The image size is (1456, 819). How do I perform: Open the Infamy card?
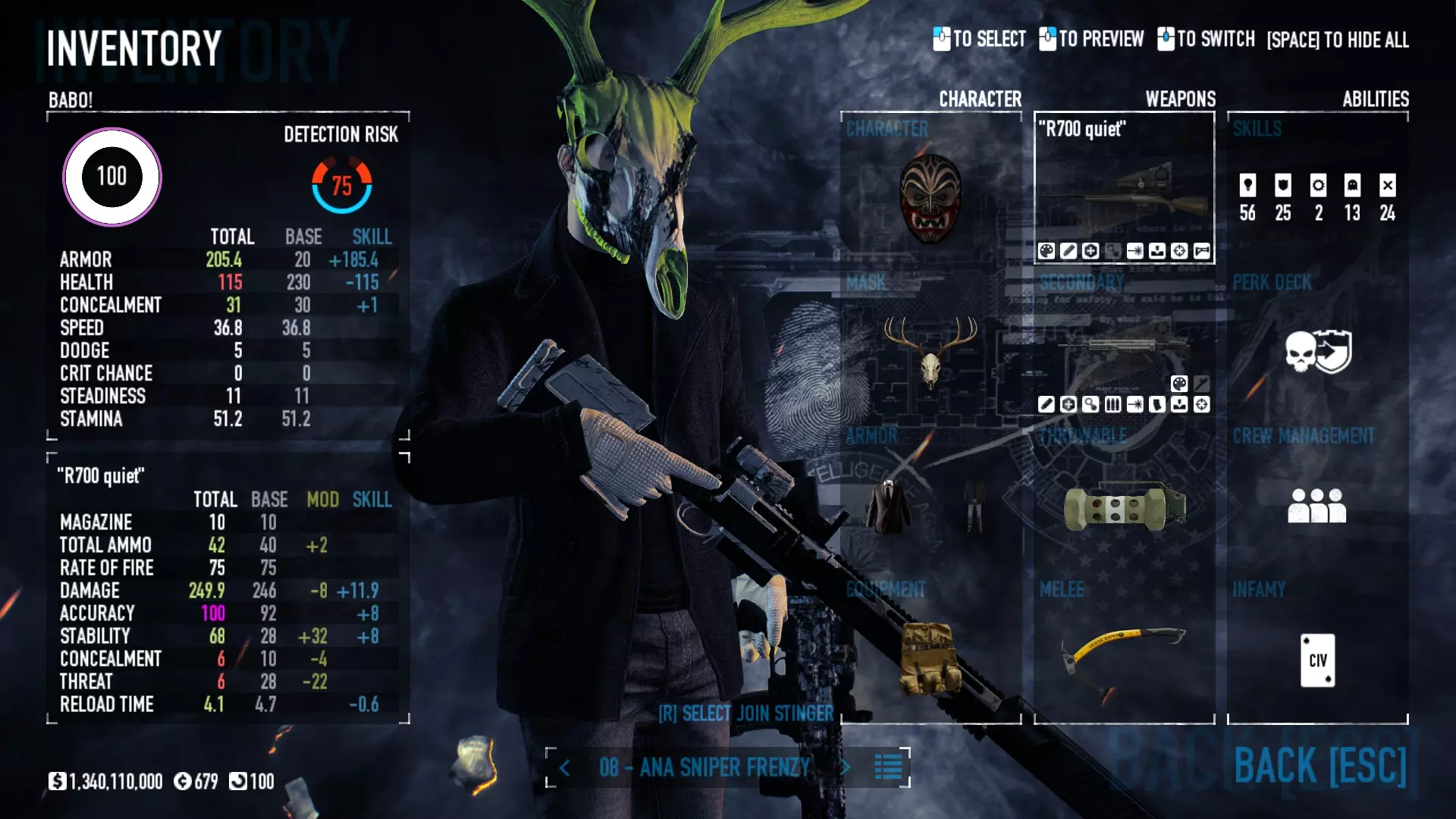click(x=1317, y=660)
